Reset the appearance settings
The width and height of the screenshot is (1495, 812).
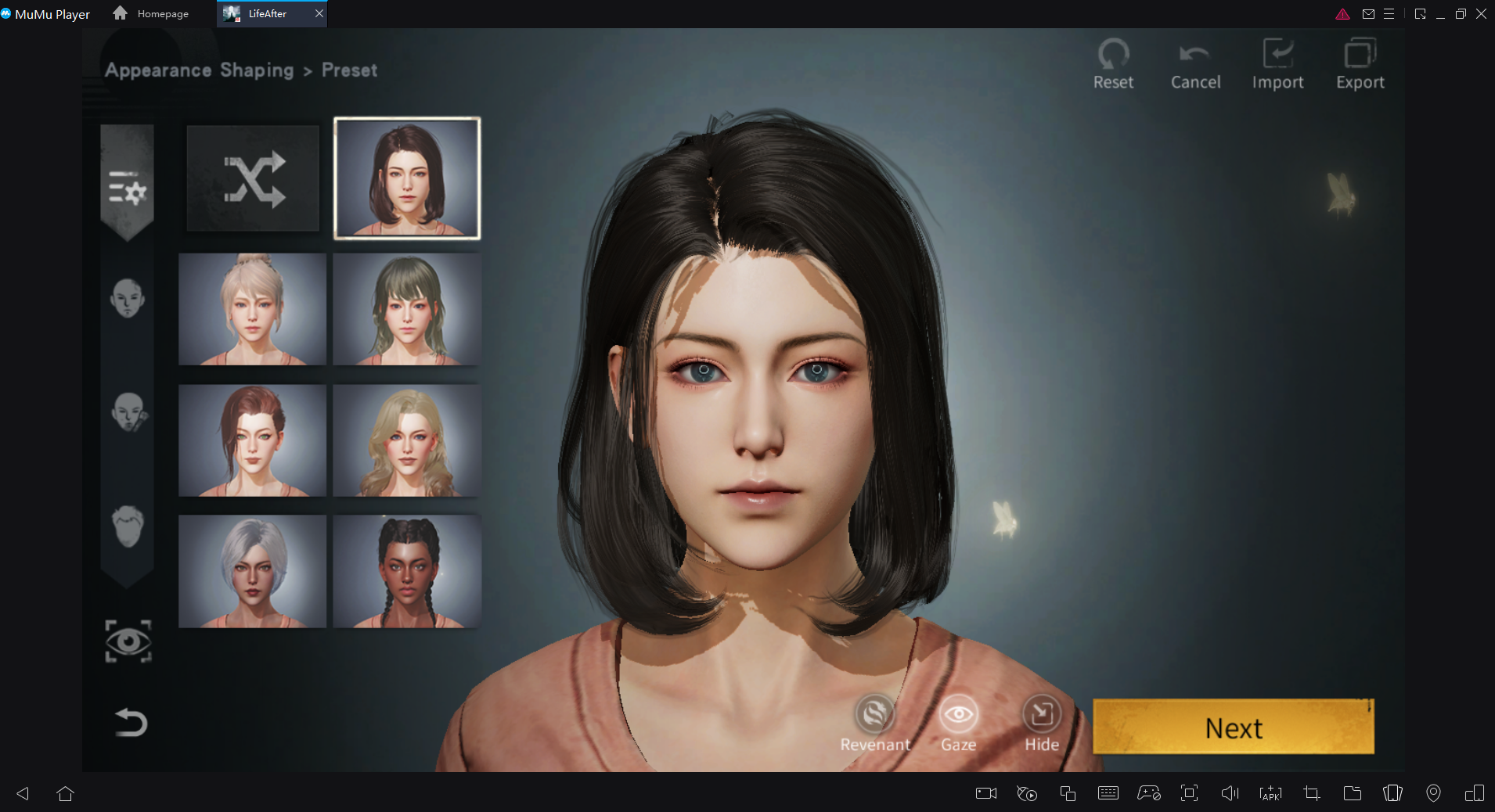pyautogui.click(x=1113, y=64)
